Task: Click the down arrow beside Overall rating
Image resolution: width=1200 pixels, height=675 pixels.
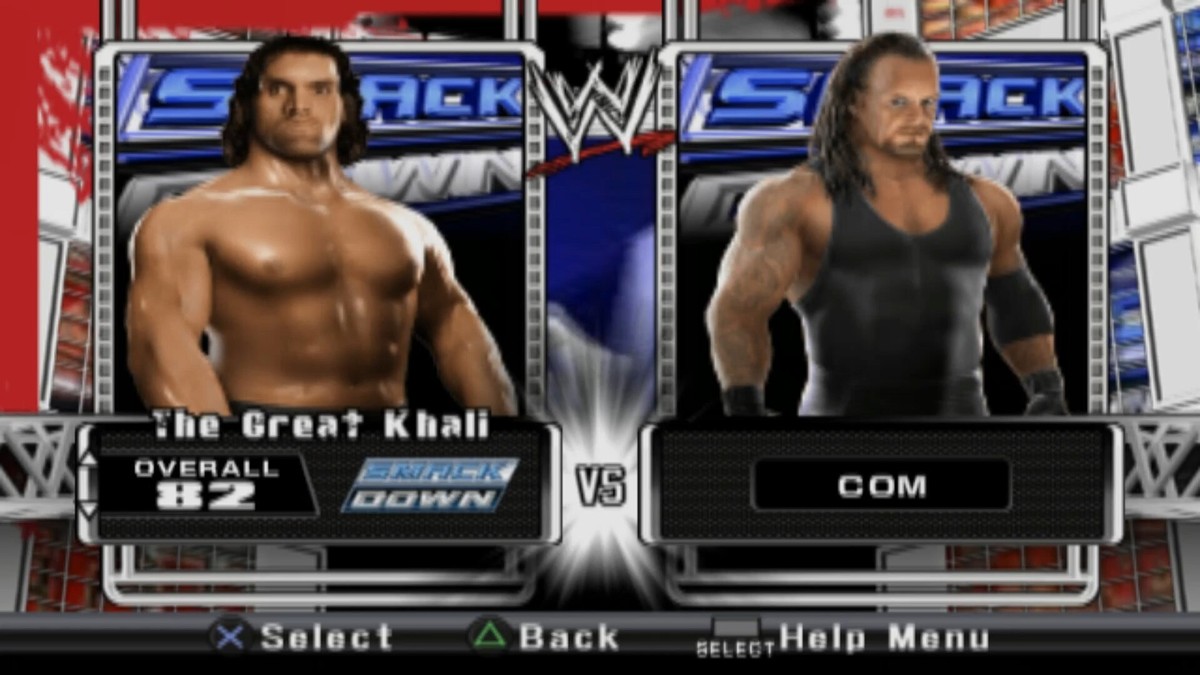Action: (88, 510)
